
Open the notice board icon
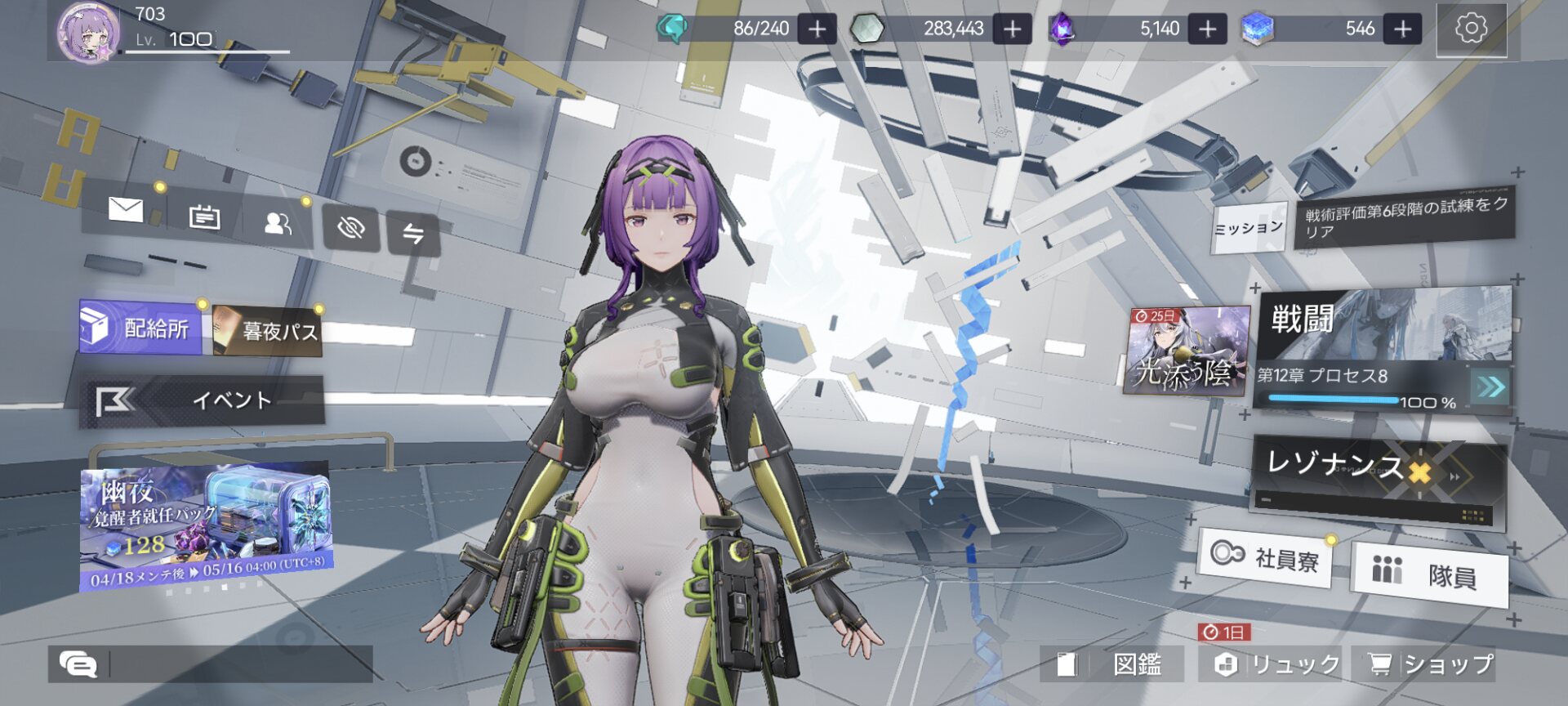pyautogui.click(x=204, y=217)
